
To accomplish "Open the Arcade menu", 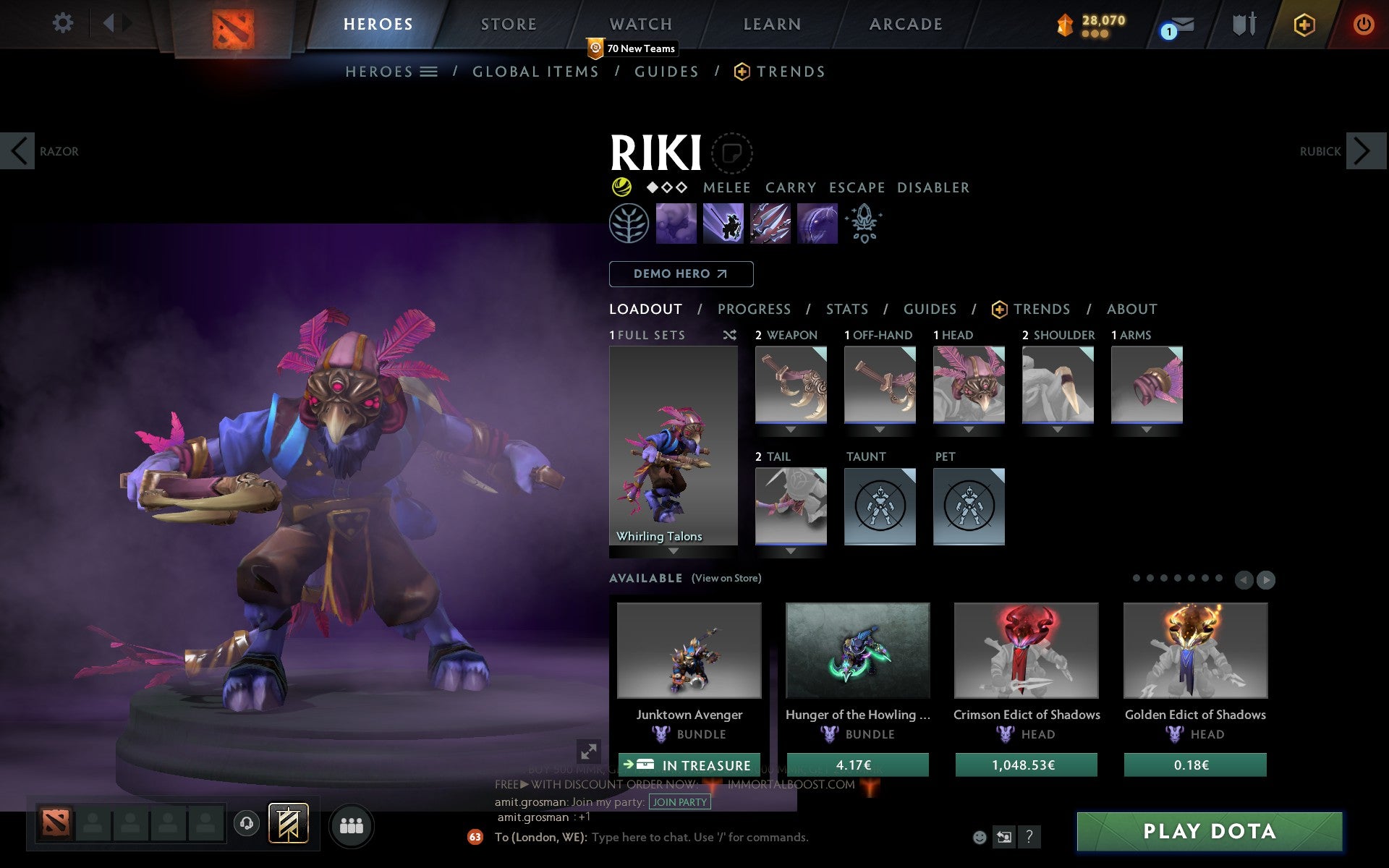I will point(904,24).
